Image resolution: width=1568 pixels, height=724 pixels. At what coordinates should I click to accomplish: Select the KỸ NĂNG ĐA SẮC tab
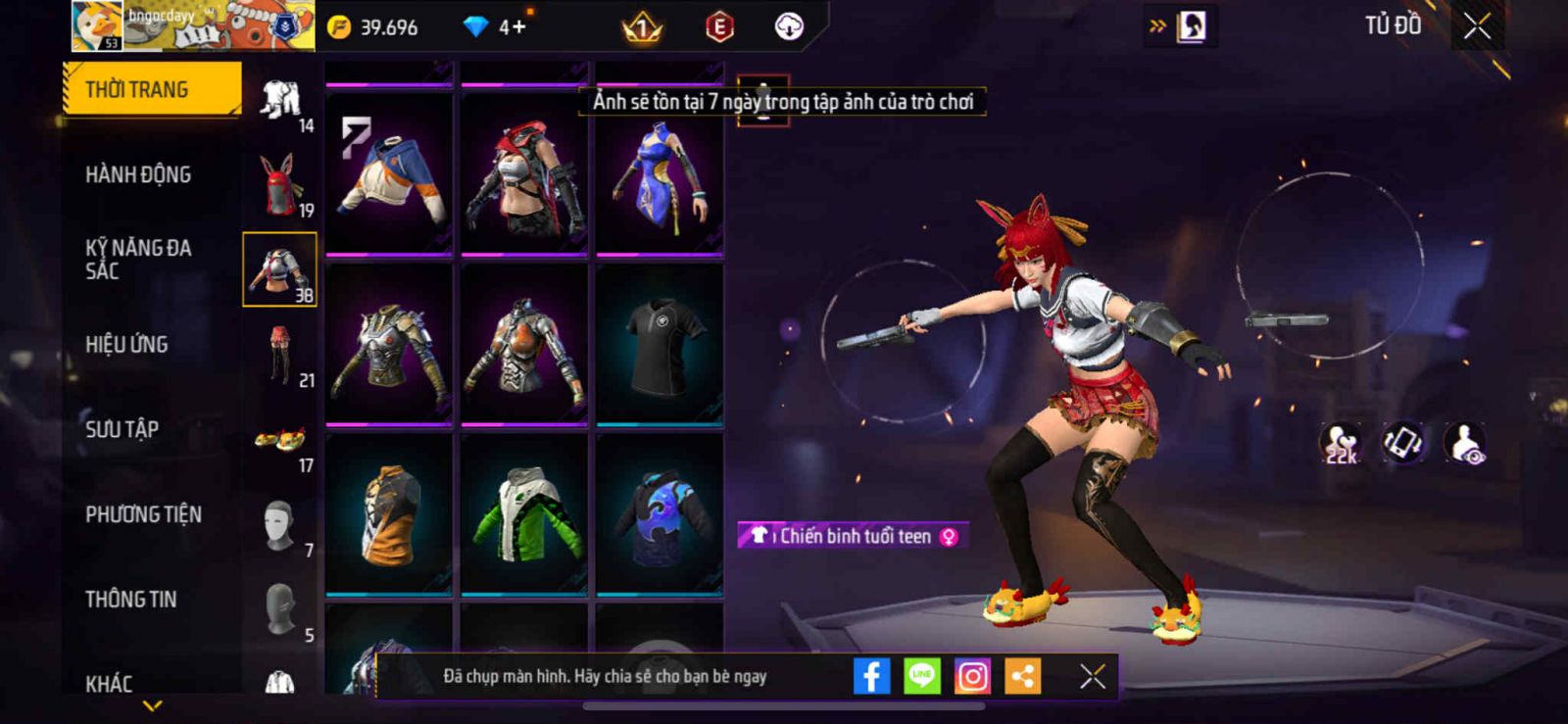[x=138, y=260]
